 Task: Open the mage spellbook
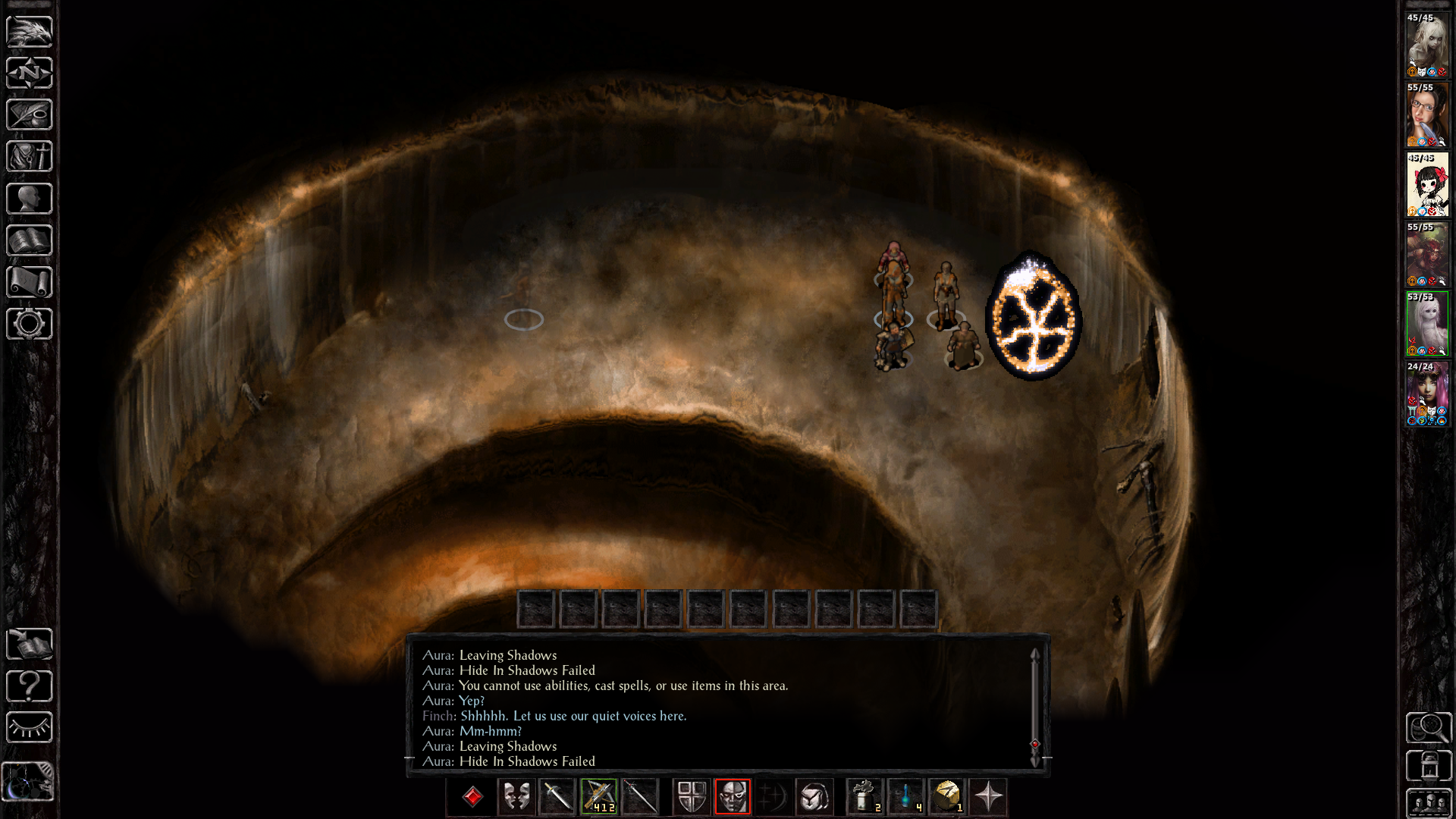tap(30, 240)
